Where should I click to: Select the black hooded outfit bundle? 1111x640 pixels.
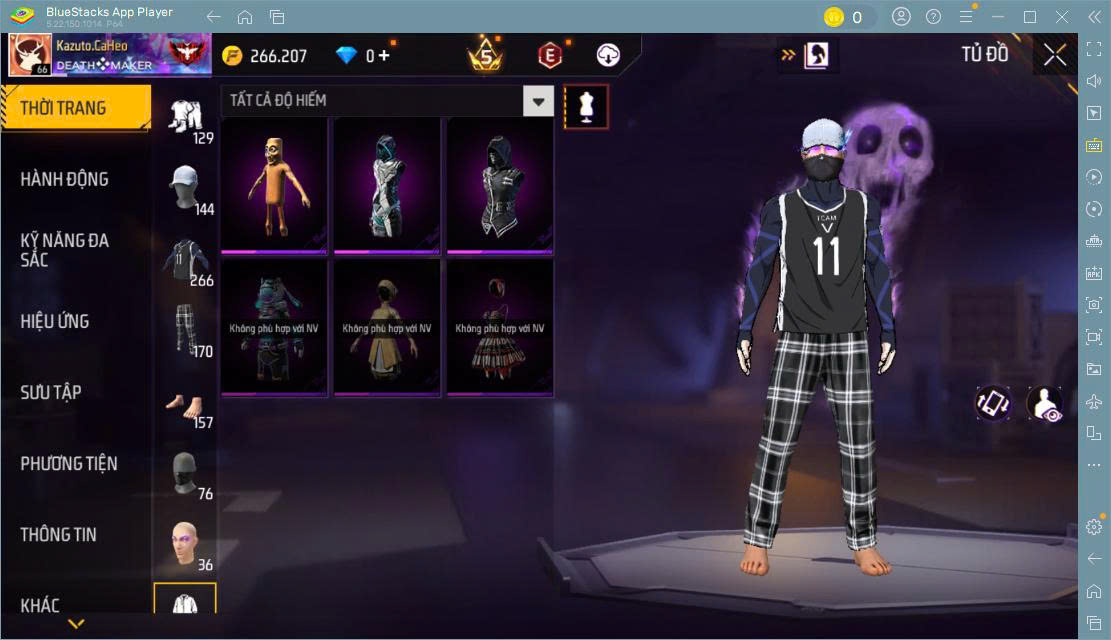coord(500,184)
